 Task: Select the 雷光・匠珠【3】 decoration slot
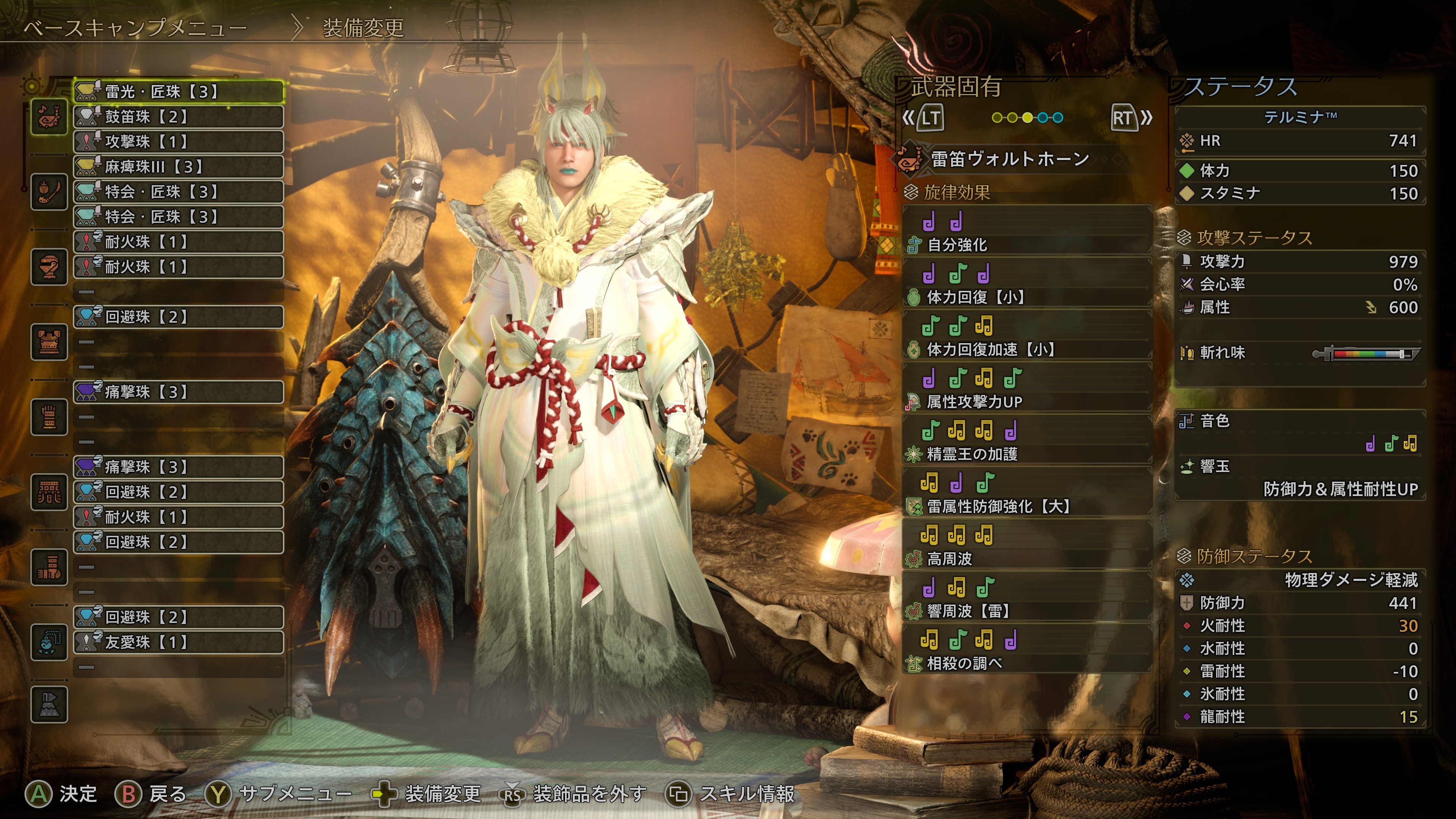pyautogui.click(x=178, y=91)
